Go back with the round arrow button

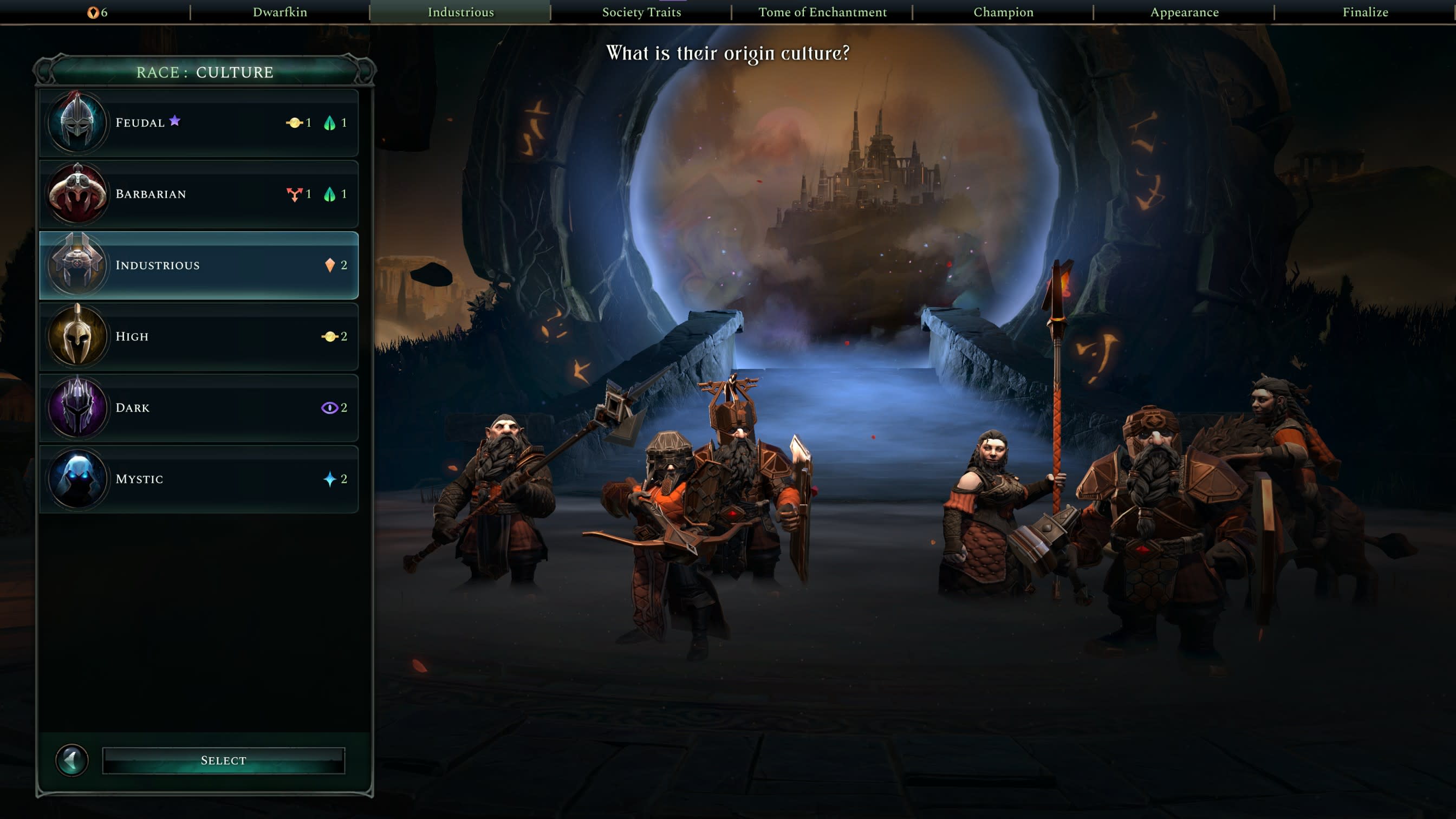[x=72, y=760]
